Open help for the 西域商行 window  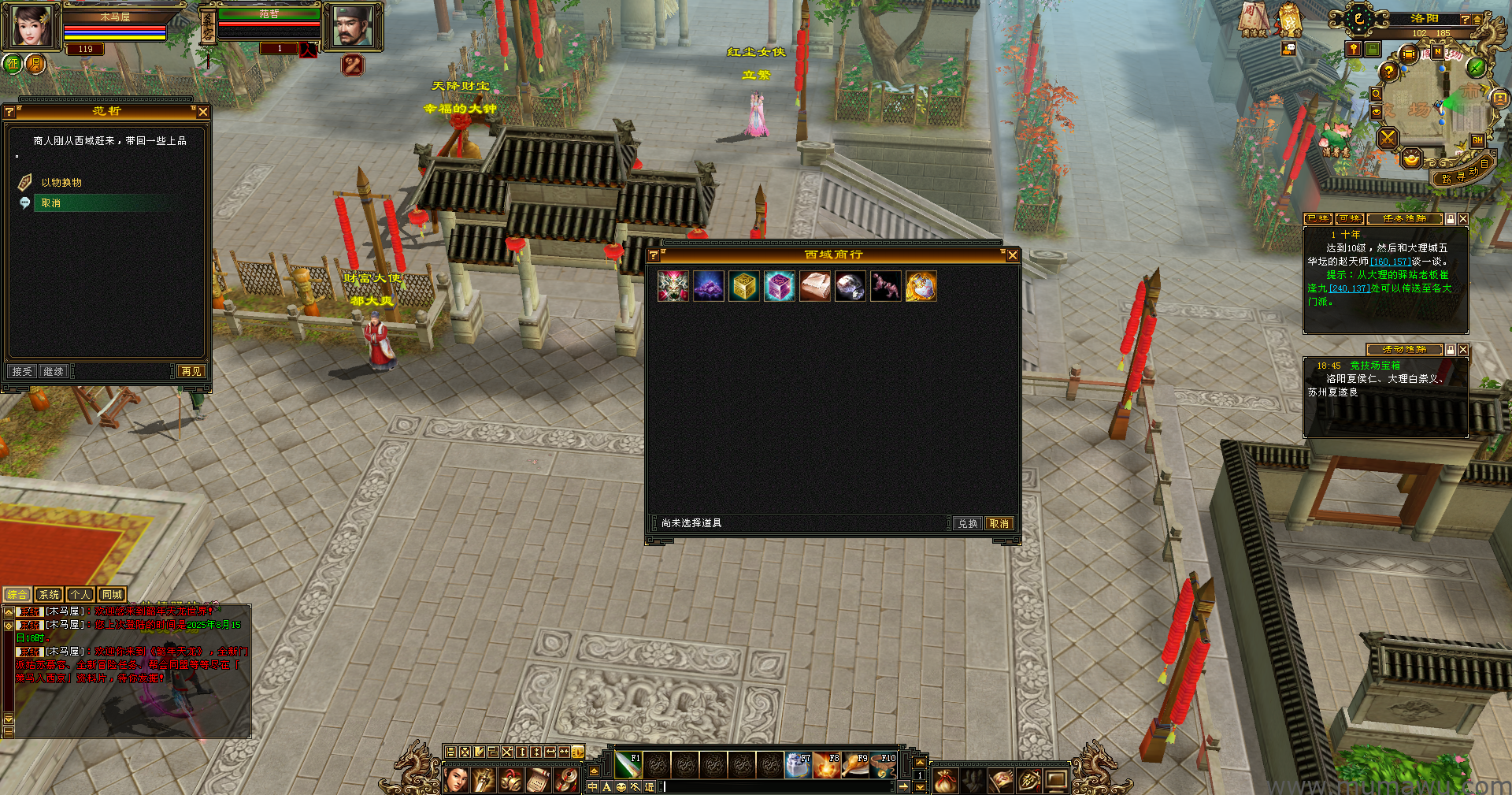654,255
